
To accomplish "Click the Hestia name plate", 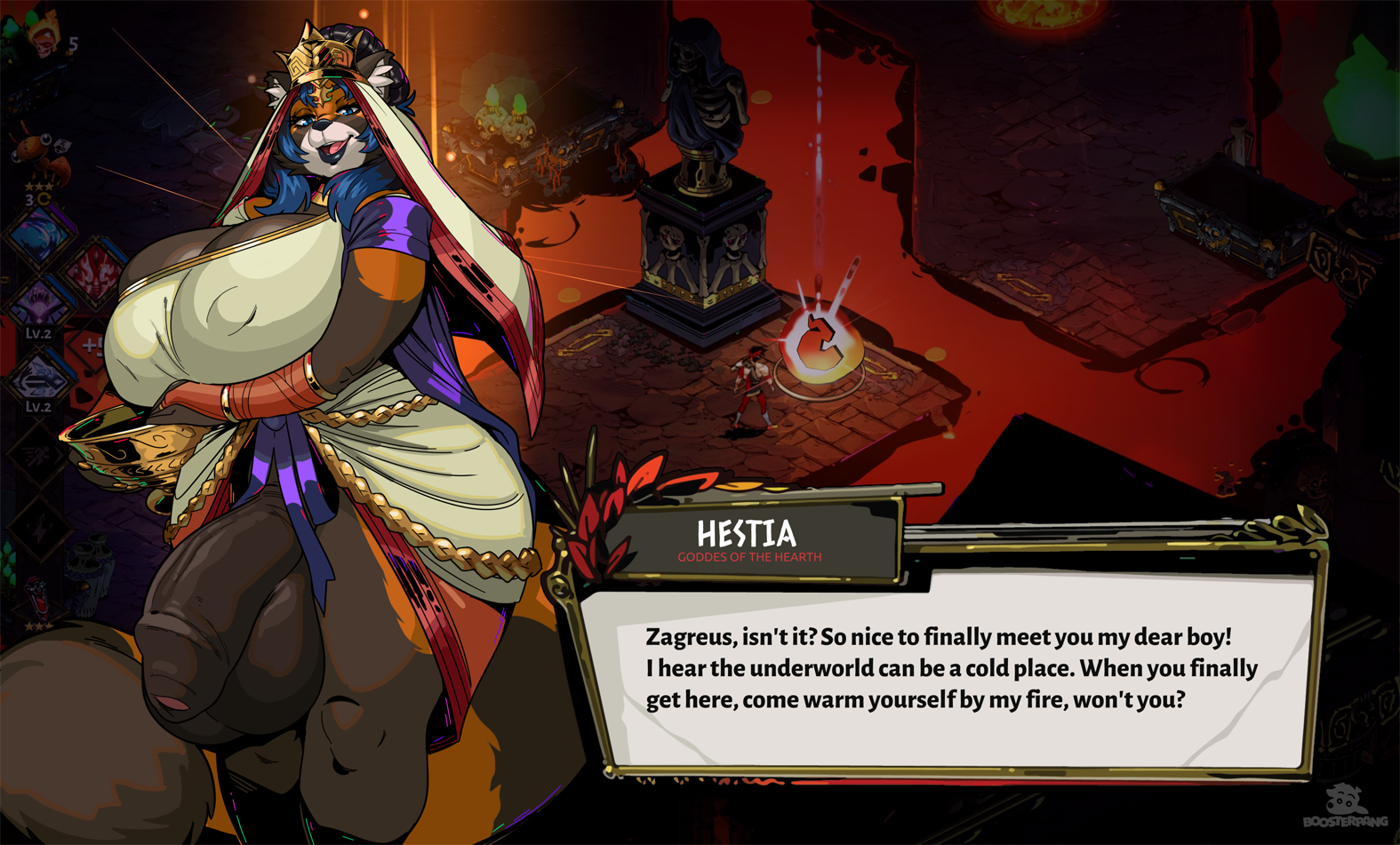I will (748, 539).
